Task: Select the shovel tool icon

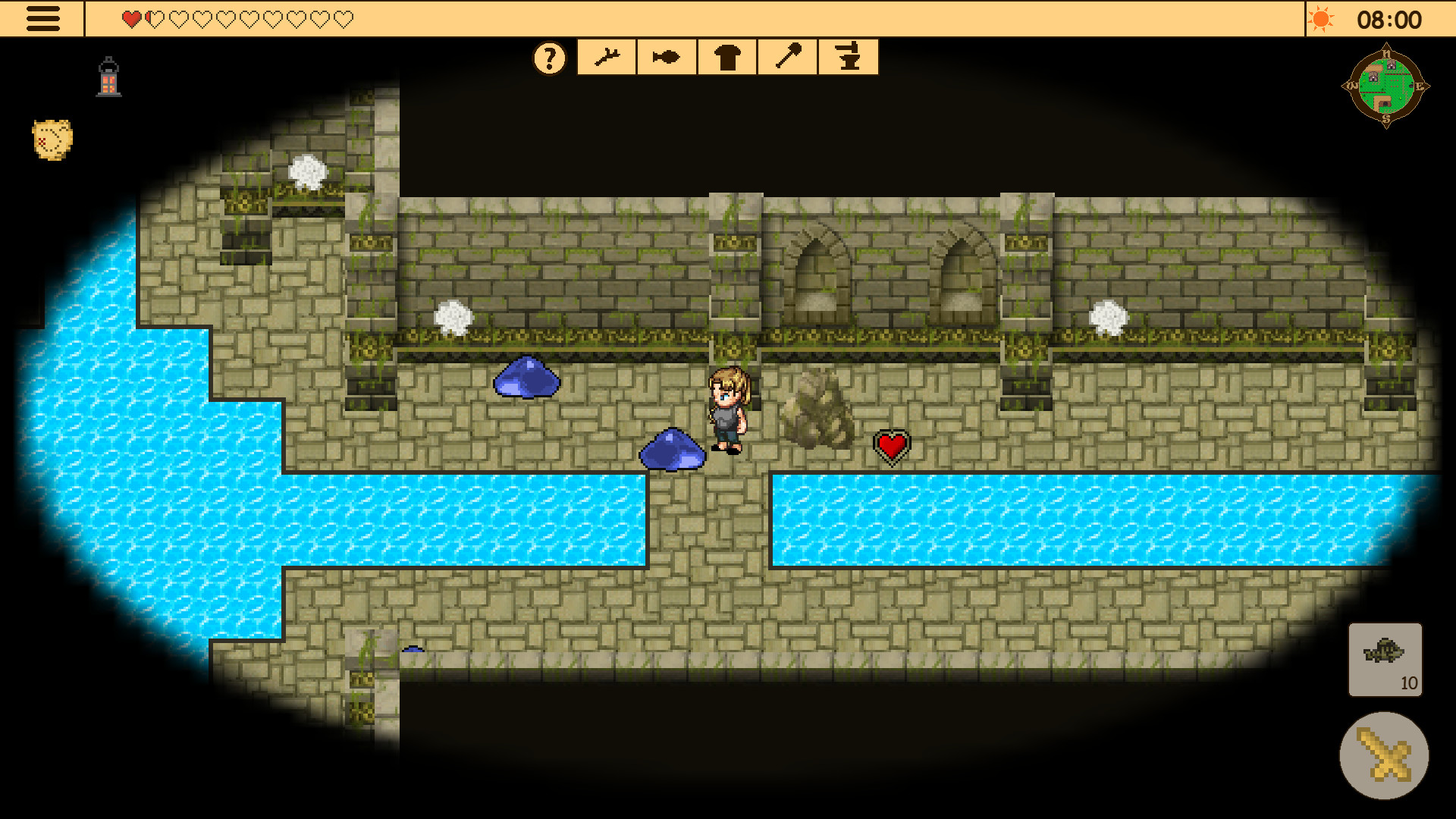Action: coord(787,56)
